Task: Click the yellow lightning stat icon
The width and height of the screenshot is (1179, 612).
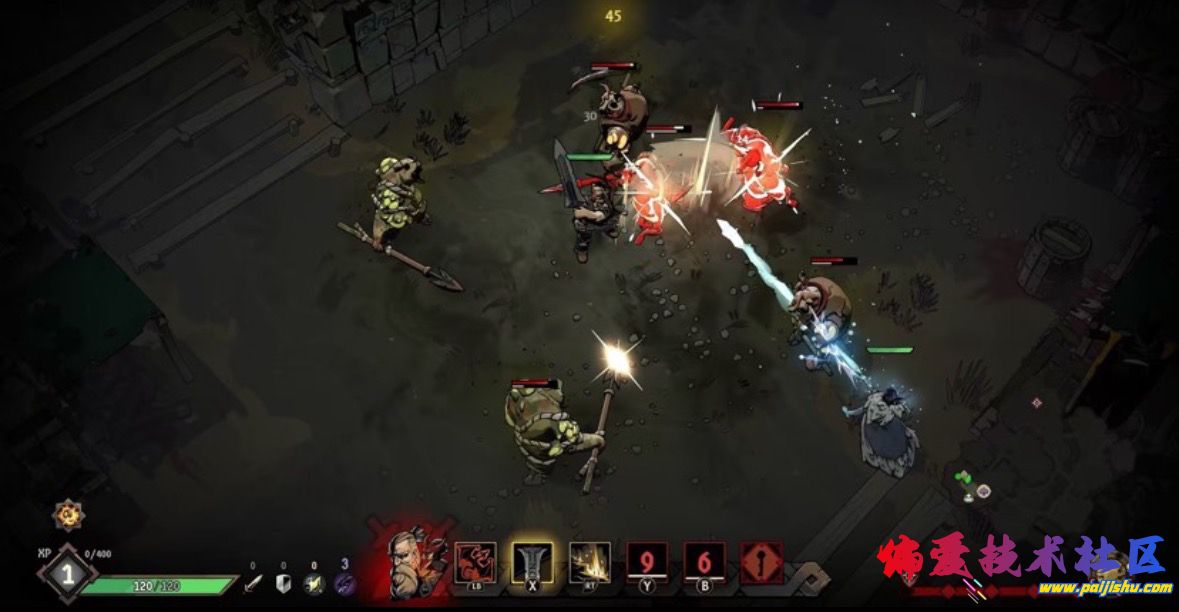Action: click(x=314, y=583)
